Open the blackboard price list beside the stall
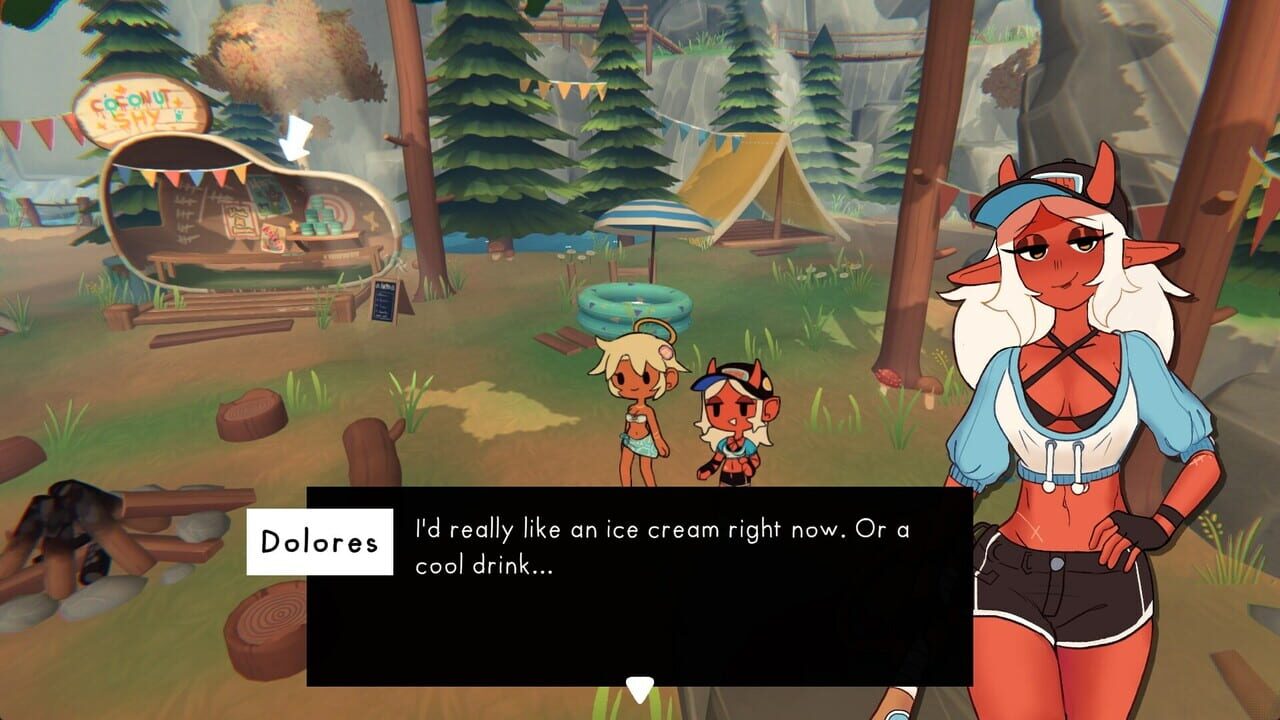The height and width of the screenshot is (720, 1280). pyautogui.click(x=385, y=300)
